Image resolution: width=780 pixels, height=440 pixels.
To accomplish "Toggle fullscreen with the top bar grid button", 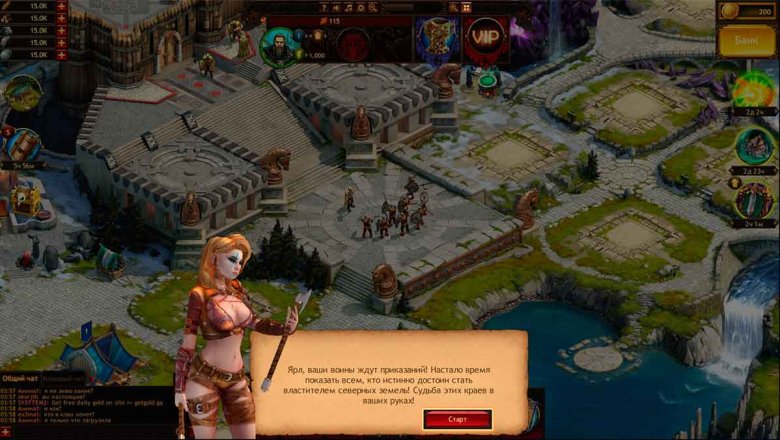I will coord(466,7).
